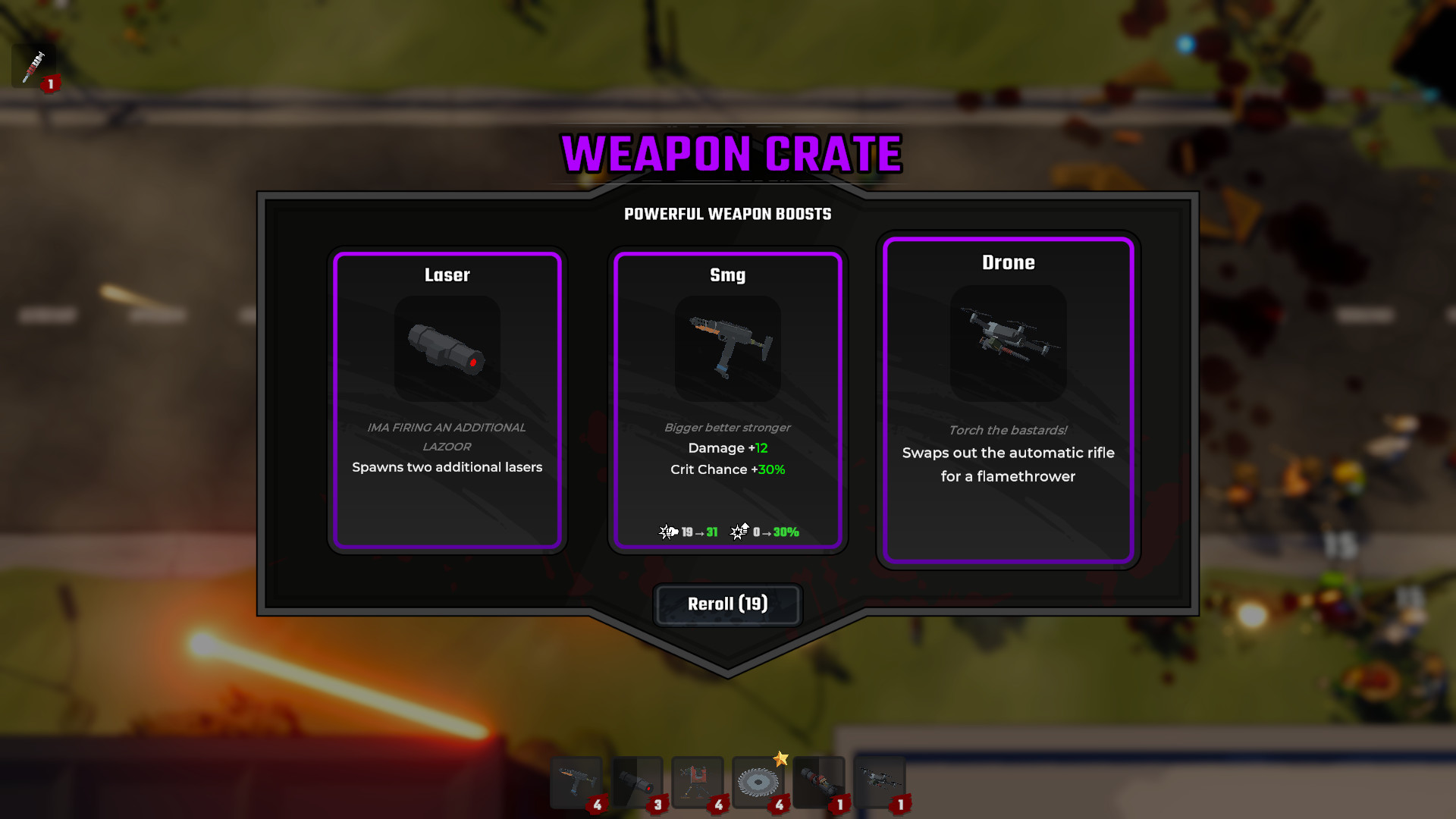The height and width of the screenshot is (819, 1456).
Task: Select the drone icon at the hotbar's right end
Action: coord(878,781)
